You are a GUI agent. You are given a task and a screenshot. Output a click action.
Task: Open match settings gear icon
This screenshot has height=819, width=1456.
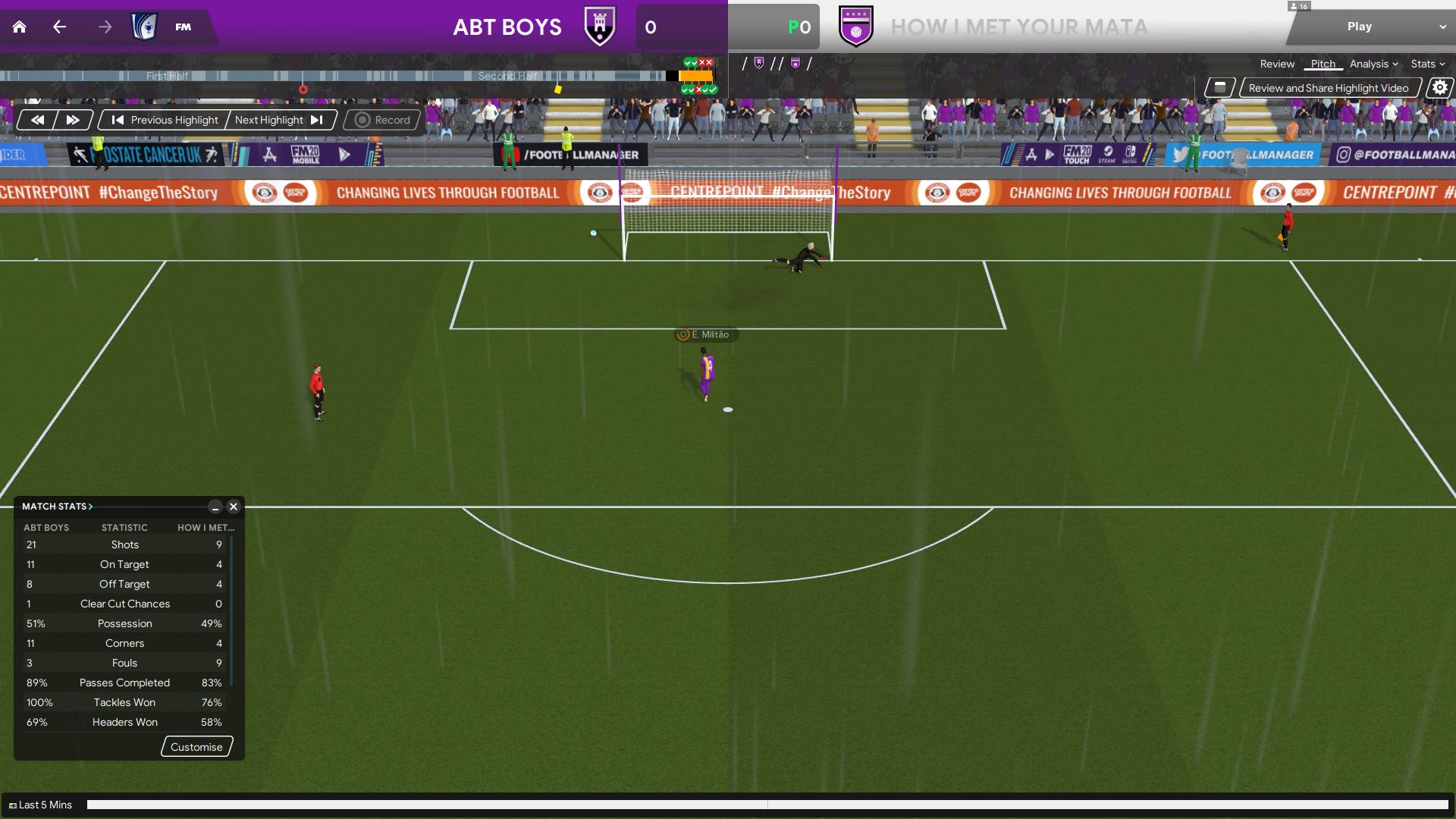[x=1439, y=88]
